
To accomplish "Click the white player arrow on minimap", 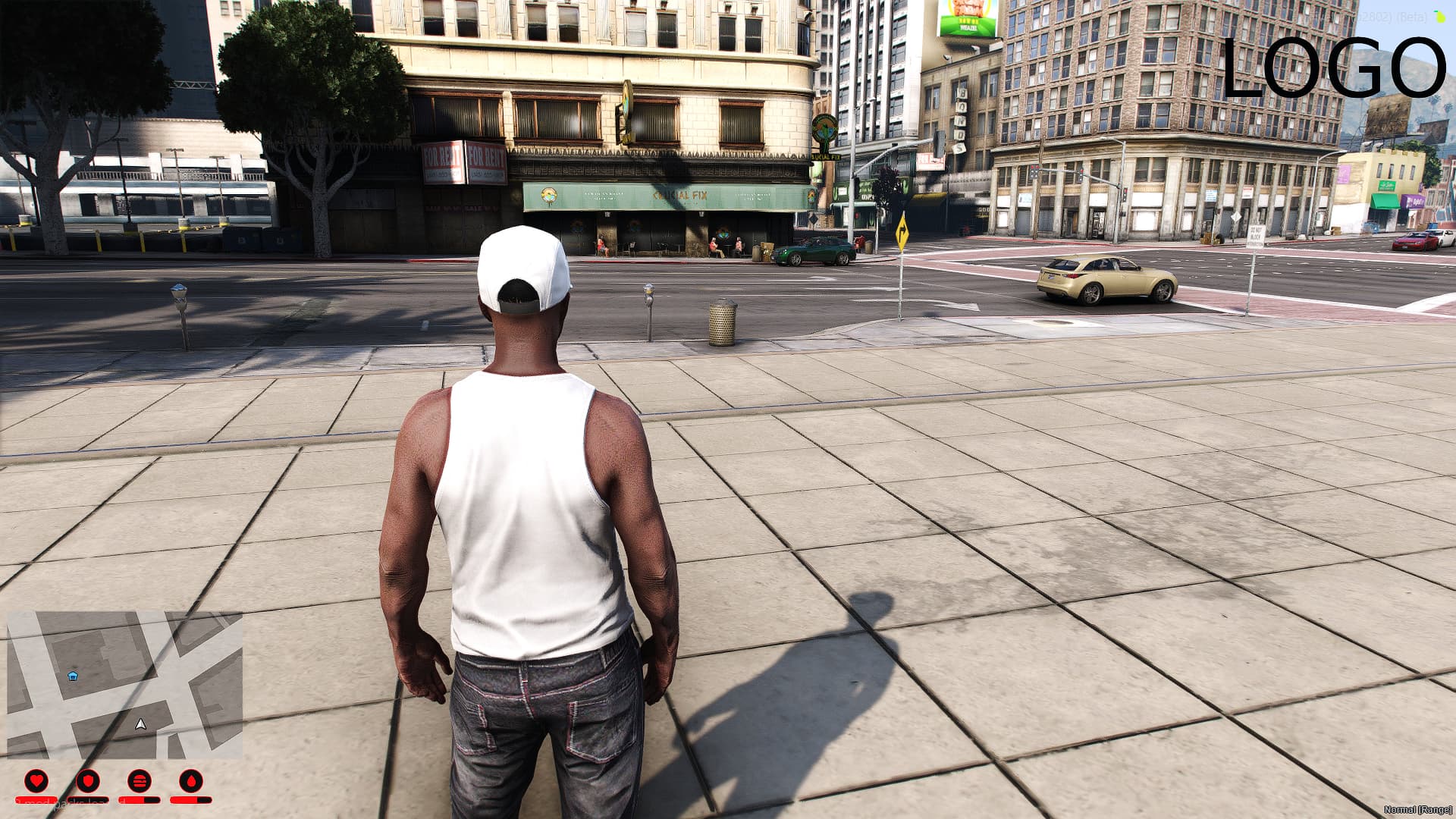I will coord(140,724).
